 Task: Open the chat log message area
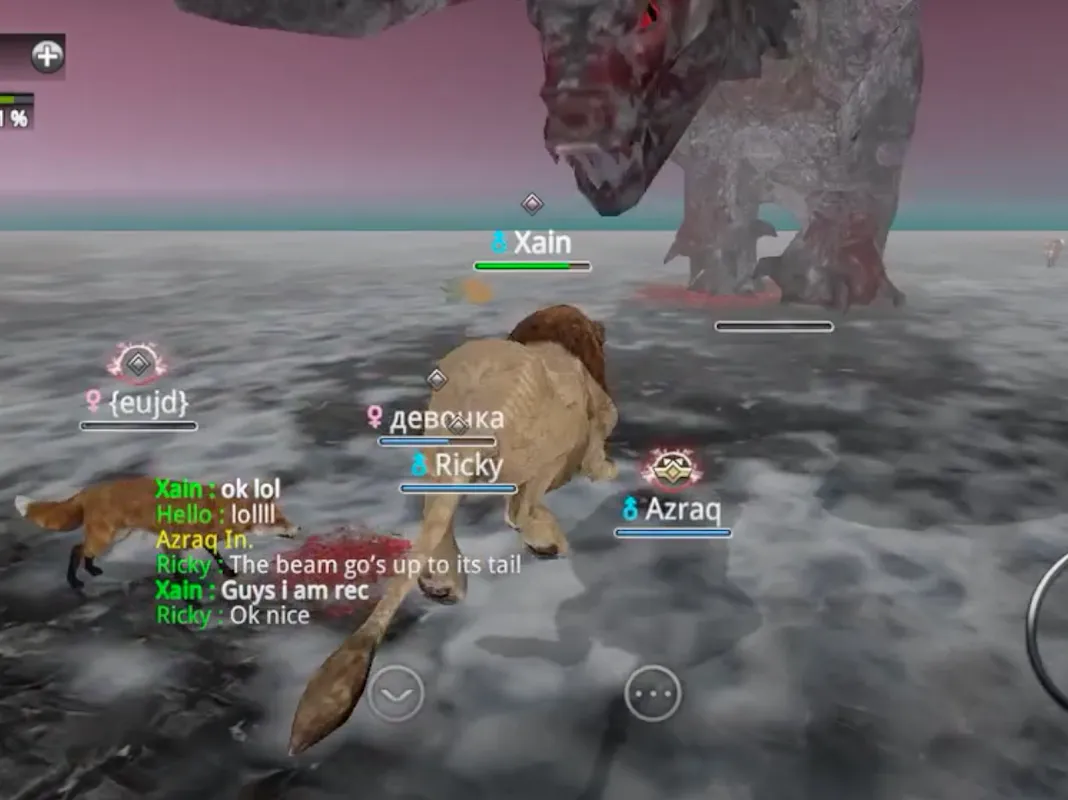[300, 552]
